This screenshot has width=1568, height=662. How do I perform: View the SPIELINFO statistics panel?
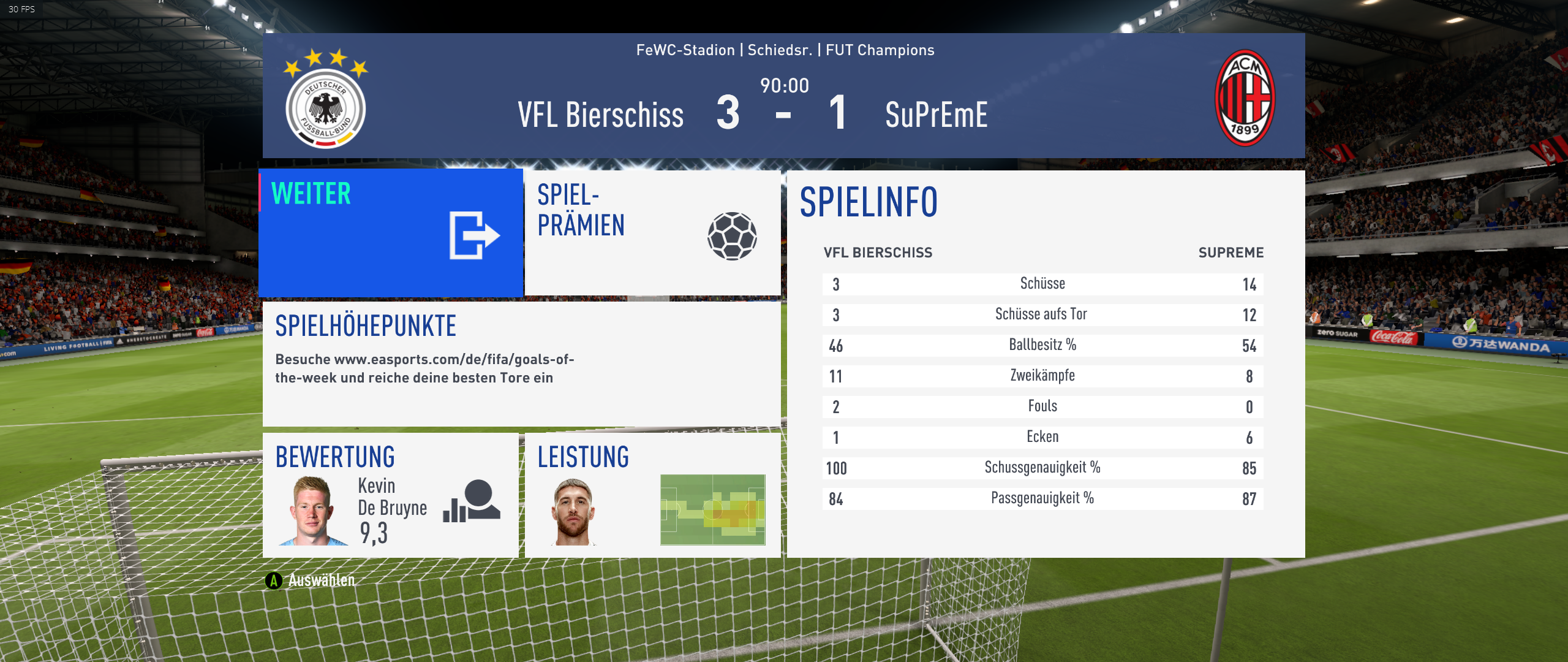pos(1046,364)
